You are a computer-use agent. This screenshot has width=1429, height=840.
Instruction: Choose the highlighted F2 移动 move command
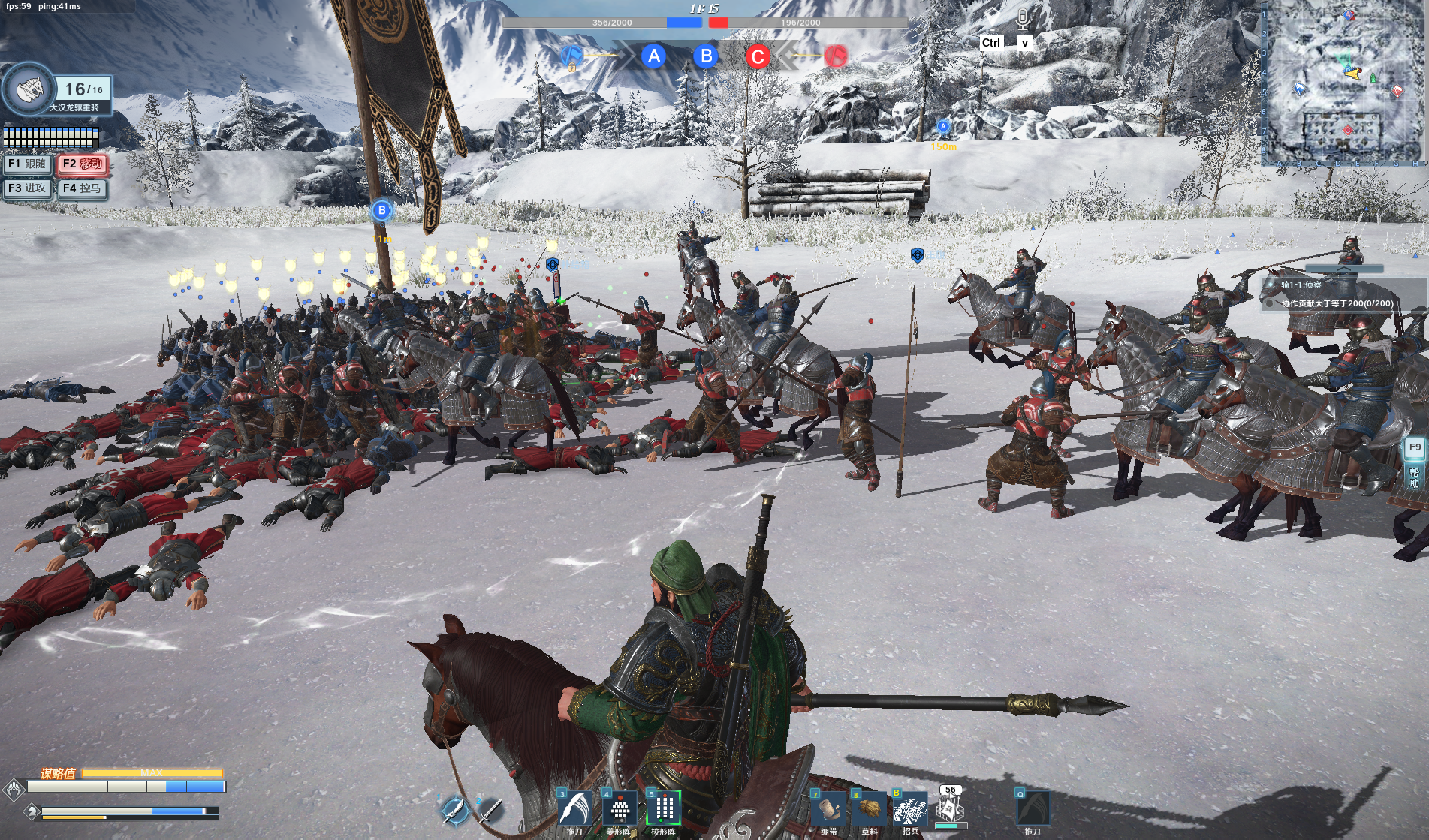coord(83,164)
